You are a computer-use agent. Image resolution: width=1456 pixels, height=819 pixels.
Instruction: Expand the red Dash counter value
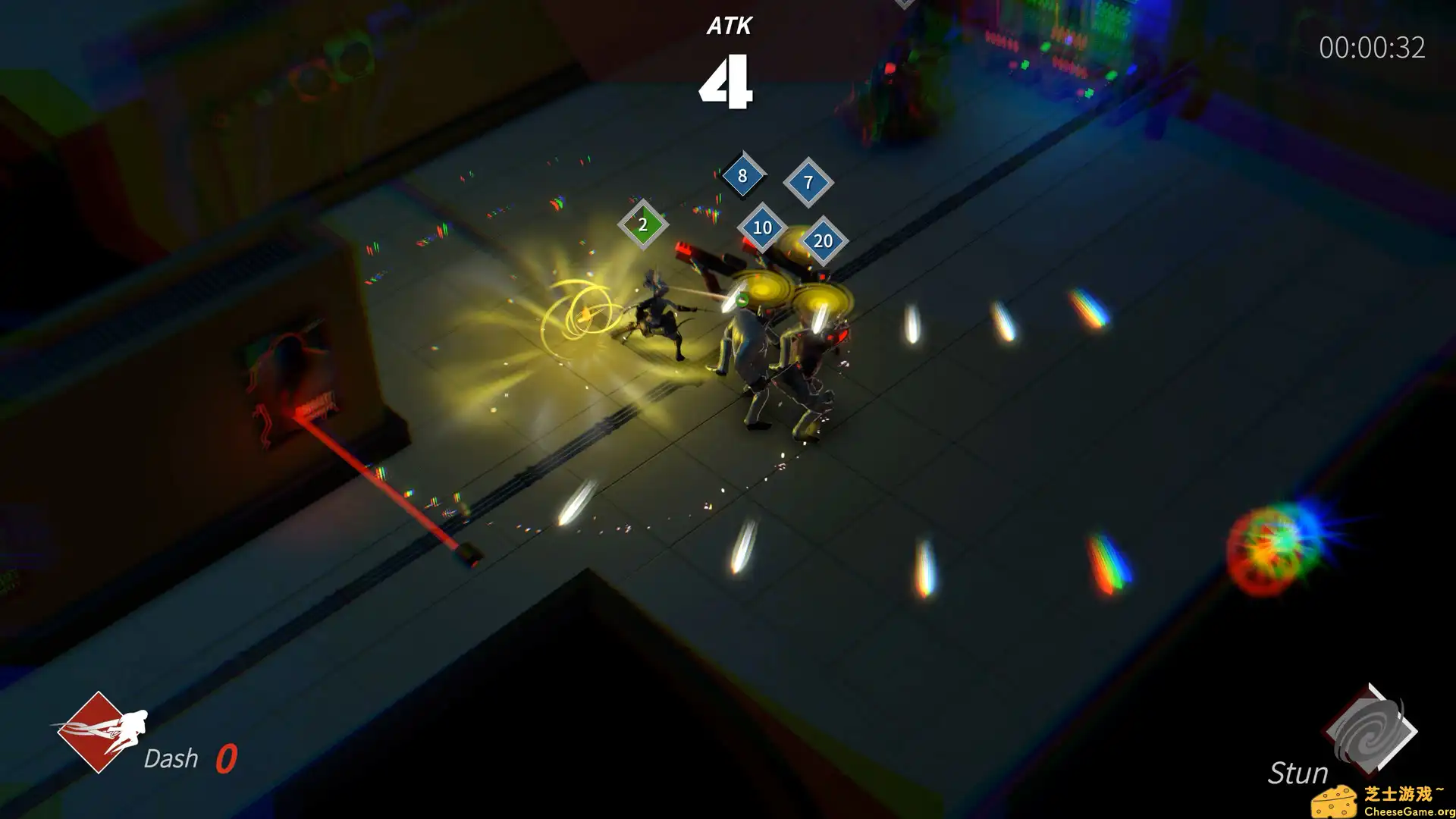coord(227,758)
